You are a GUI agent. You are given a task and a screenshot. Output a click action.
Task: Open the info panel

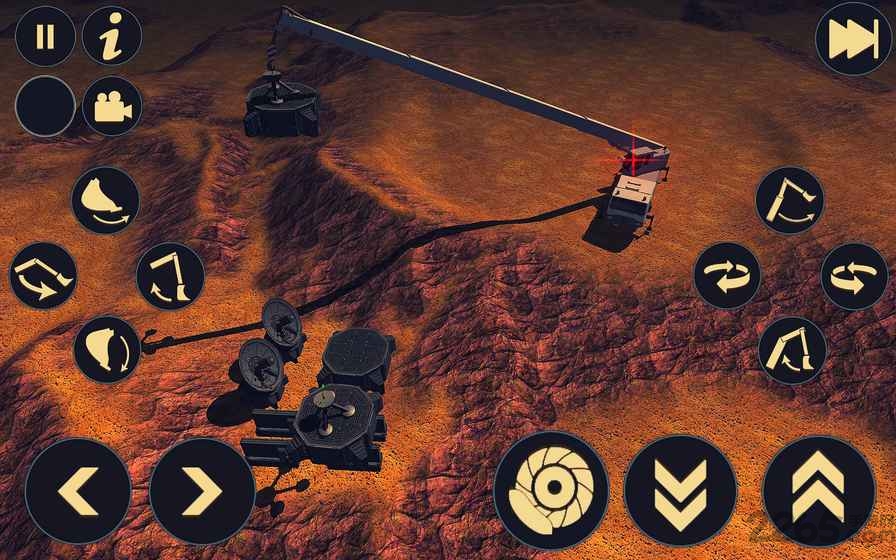pos(111,37)
